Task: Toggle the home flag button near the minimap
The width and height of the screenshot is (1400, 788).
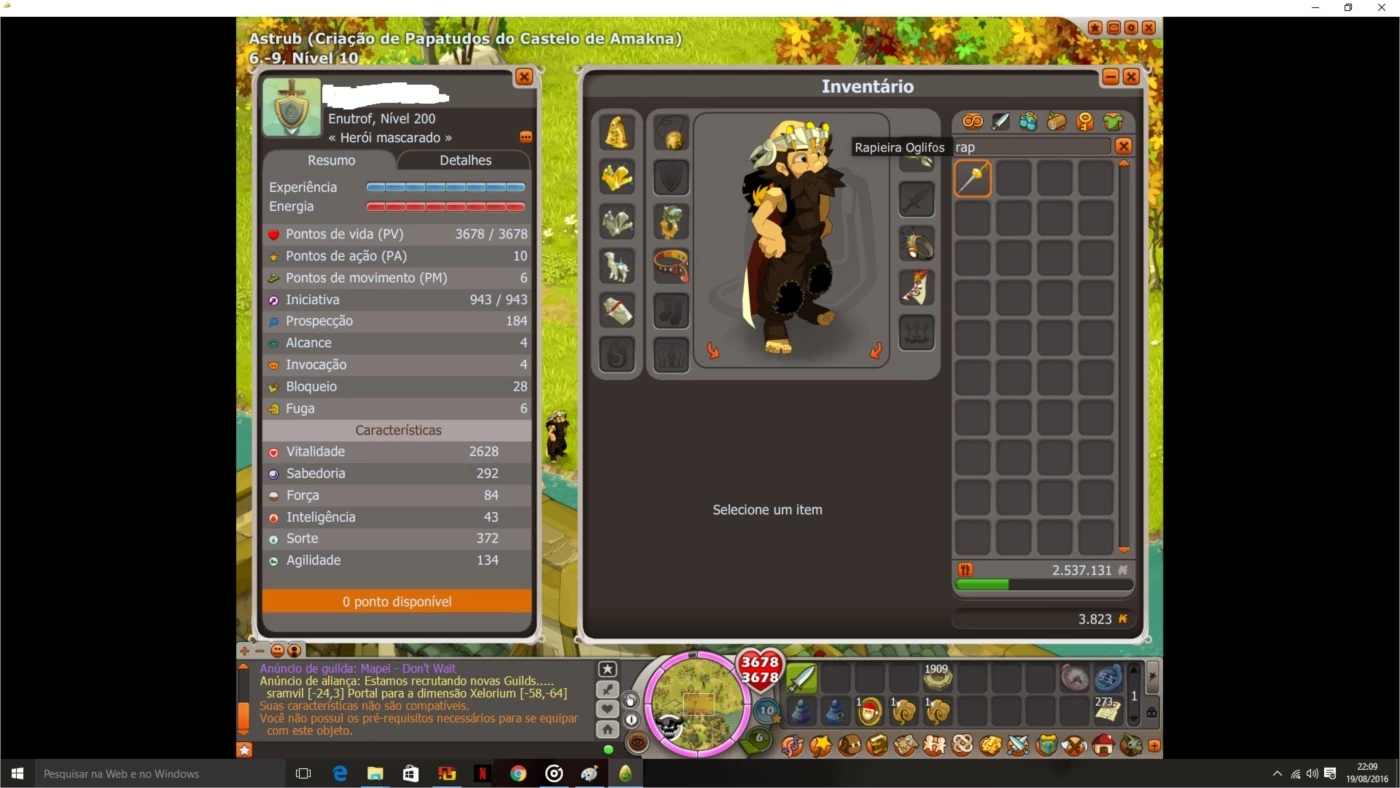Action: 608,730
